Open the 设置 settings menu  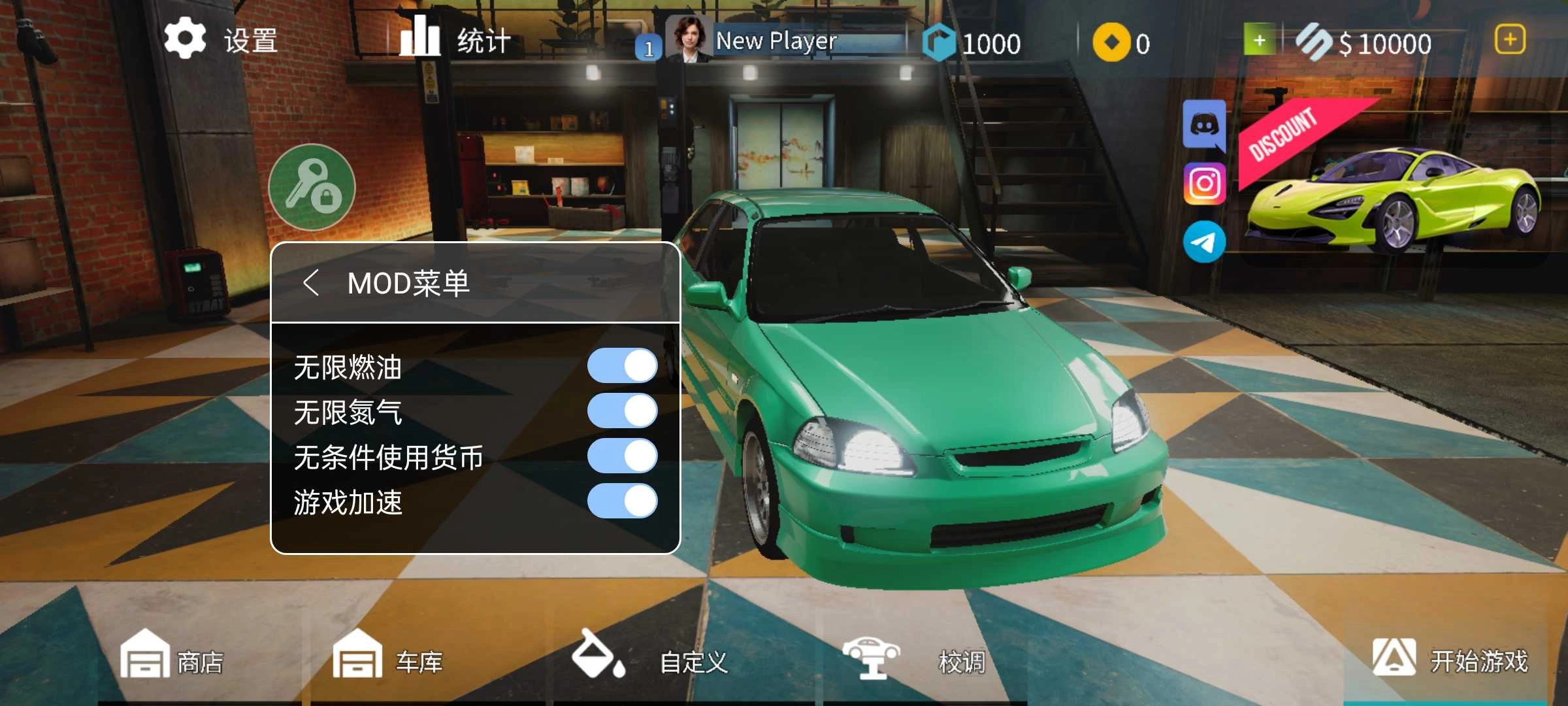tap(221, 40)
